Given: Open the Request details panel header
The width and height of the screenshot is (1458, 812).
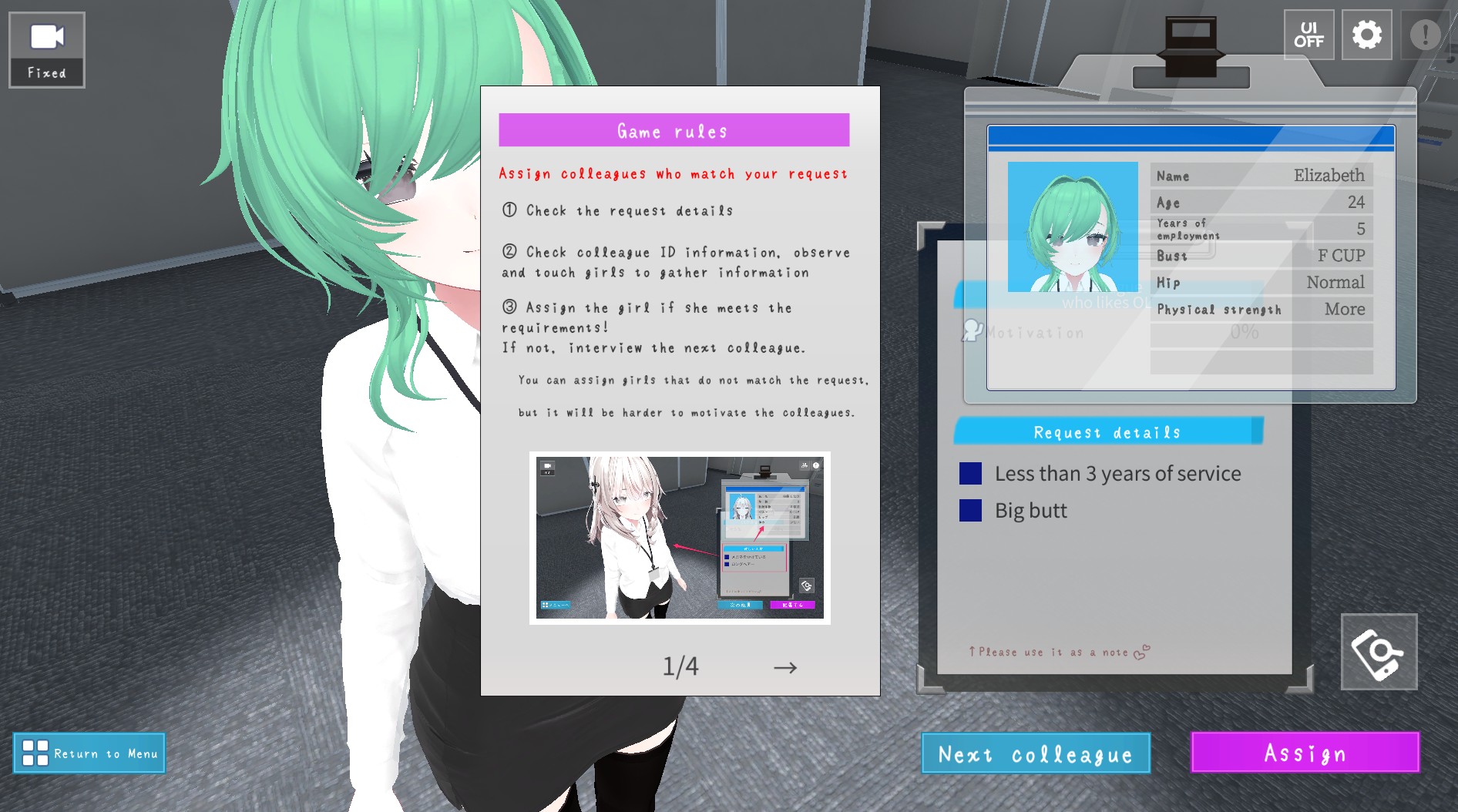Looking at the screenshot, I should [1107, 431].
